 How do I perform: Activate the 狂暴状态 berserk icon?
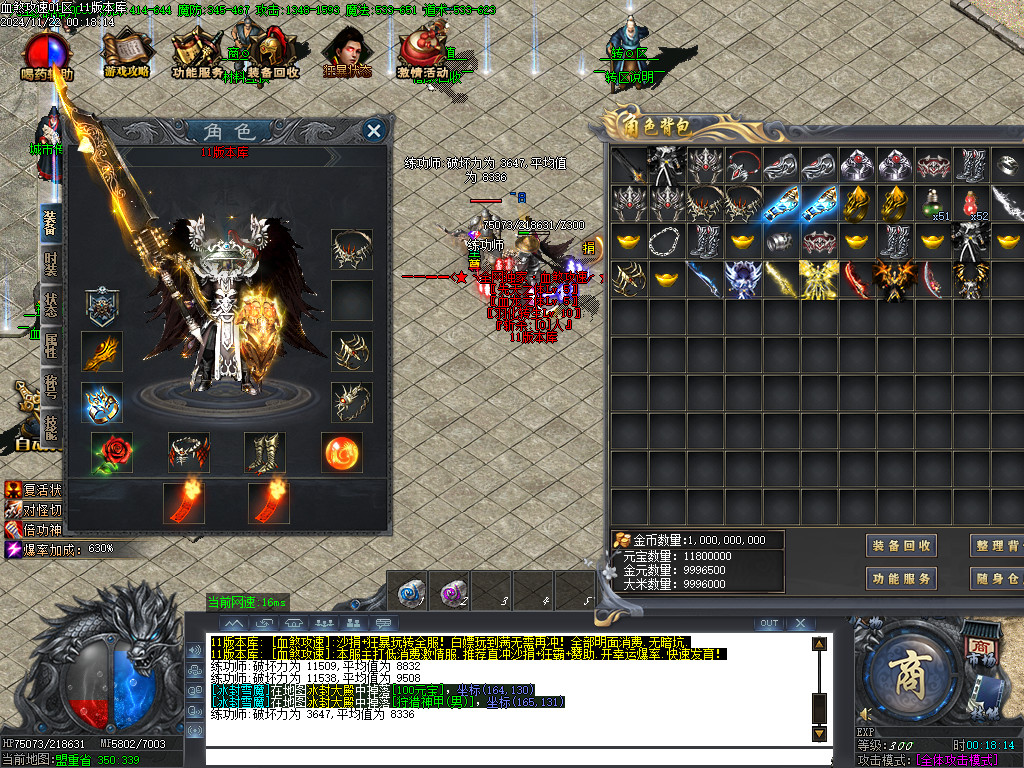point(347,52)
